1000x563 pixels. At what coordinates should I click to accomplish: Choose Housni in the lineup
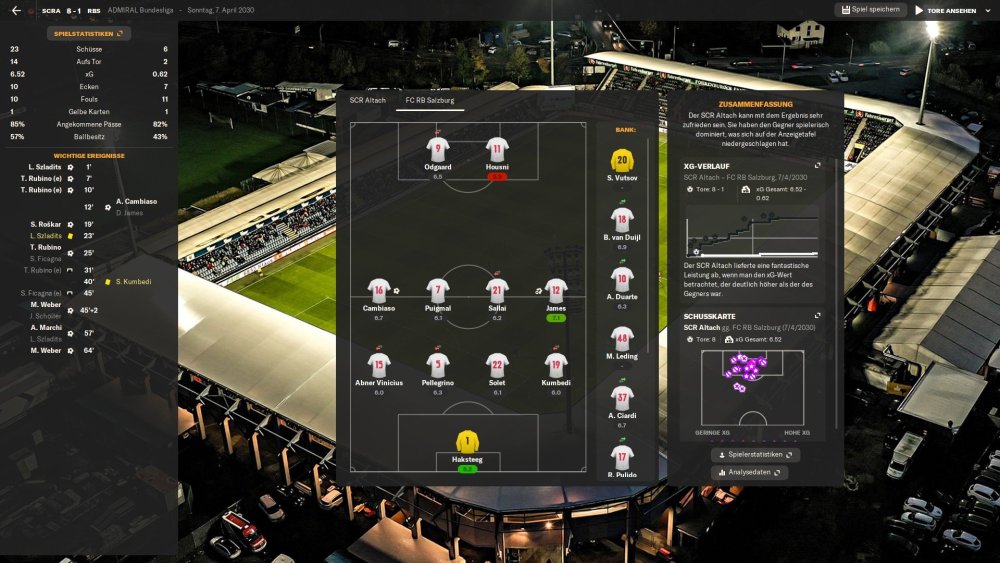497,150
